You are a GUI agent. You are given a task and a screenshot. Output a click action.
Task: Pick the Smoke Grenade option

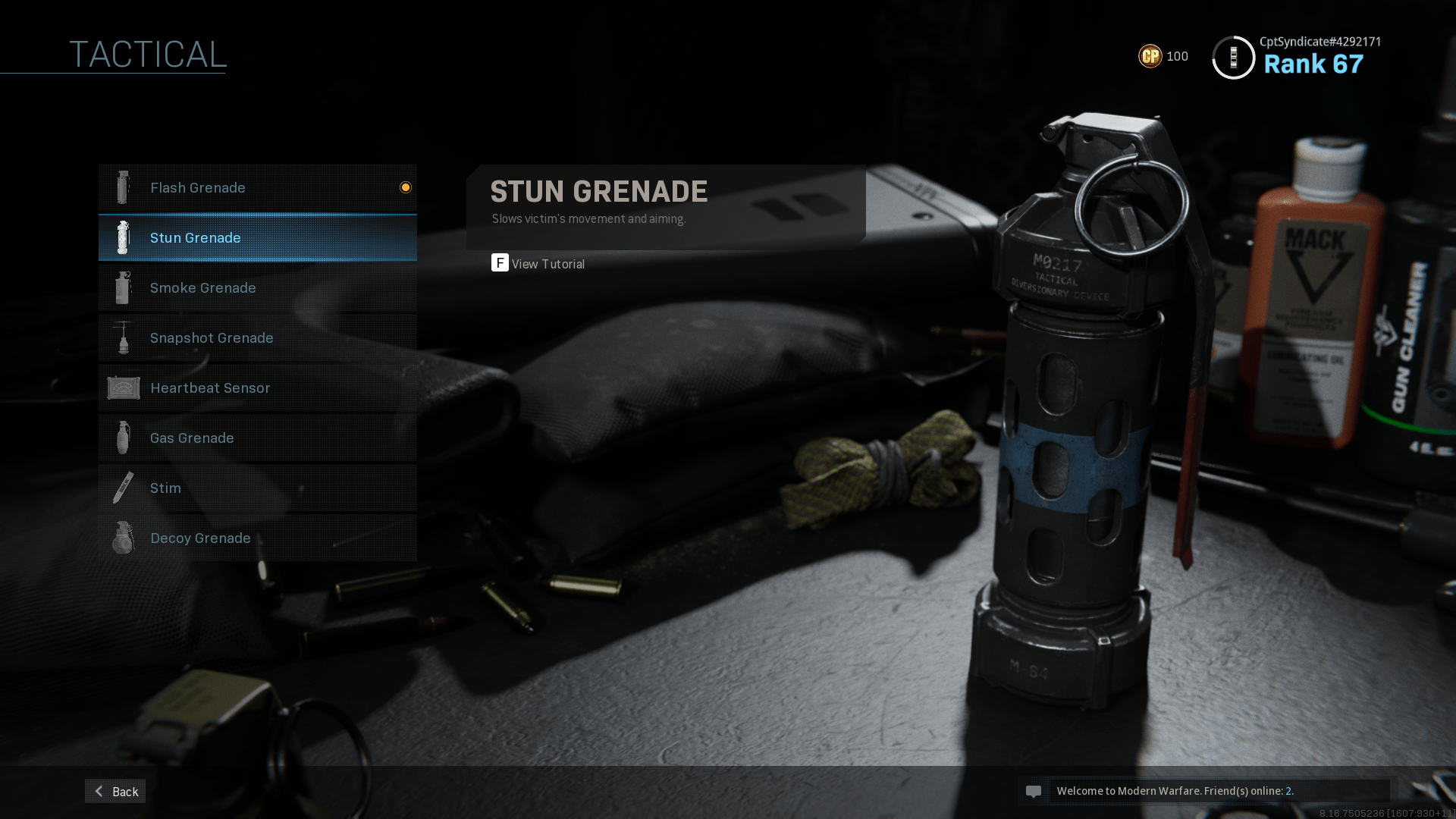coord(257,288)
